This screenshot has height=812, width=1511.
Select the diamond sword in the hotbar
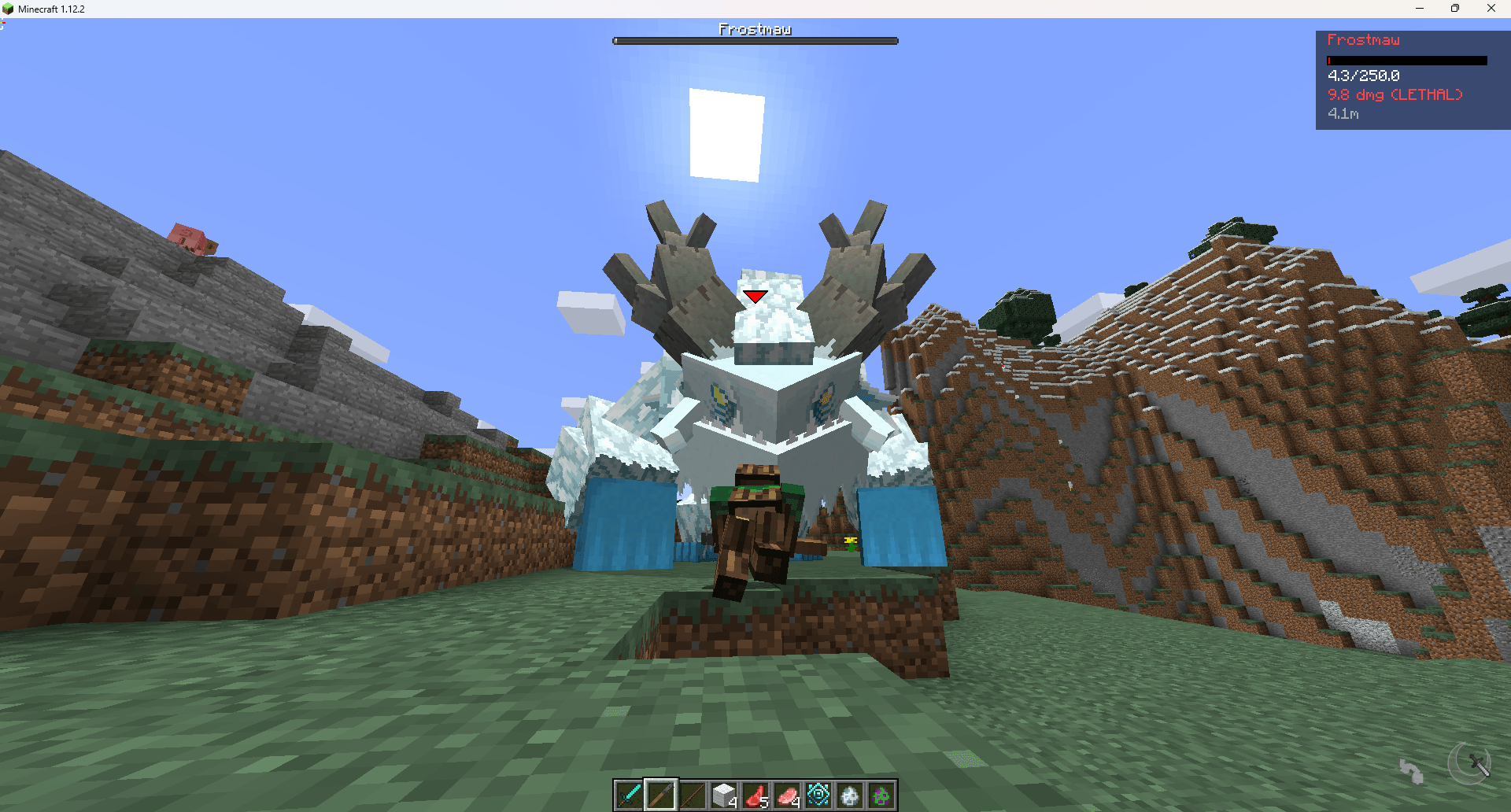coord(631,795)
